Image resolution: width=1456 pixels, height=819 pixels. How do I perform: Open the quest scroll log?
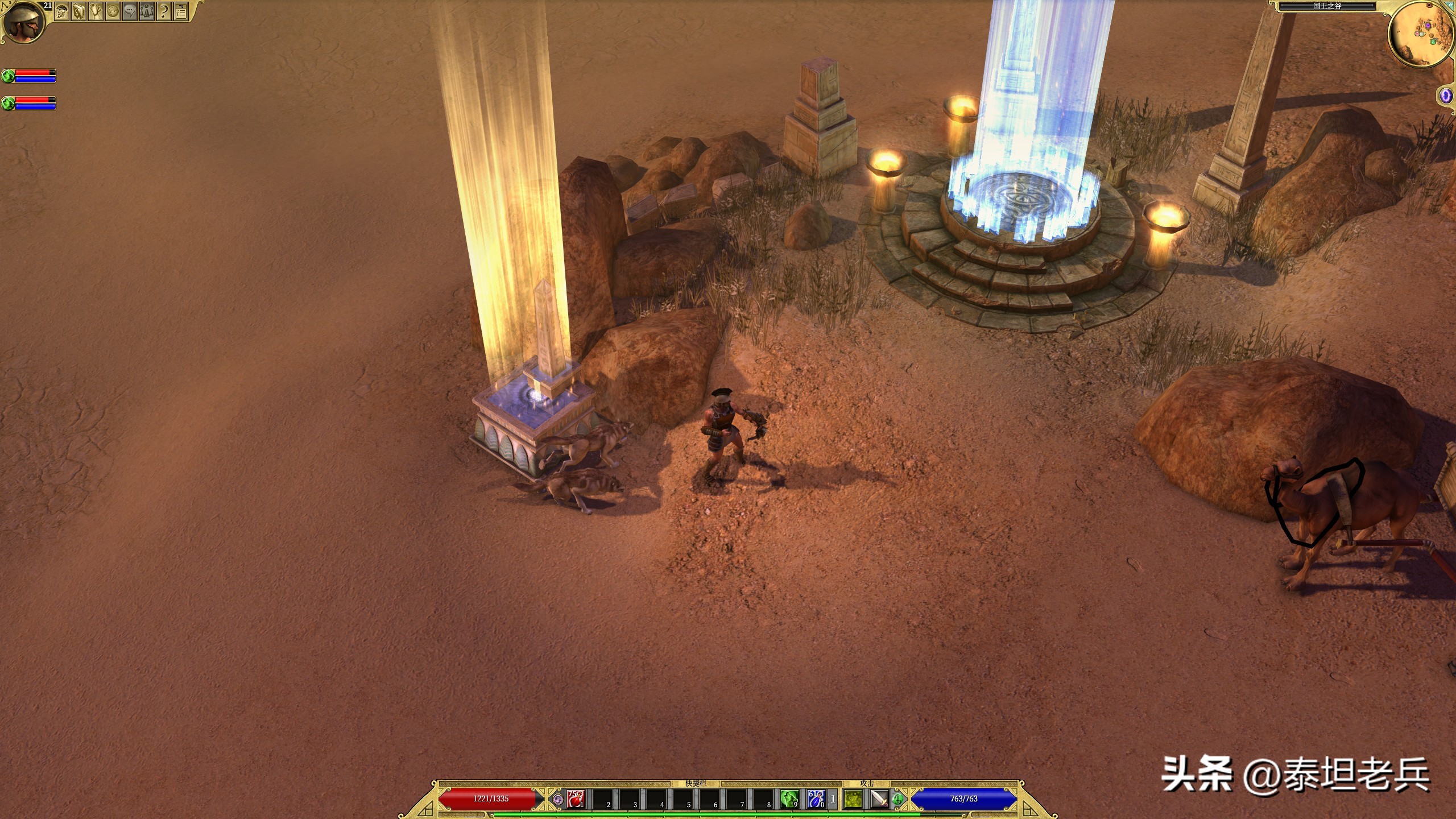(x=96, y=11)
